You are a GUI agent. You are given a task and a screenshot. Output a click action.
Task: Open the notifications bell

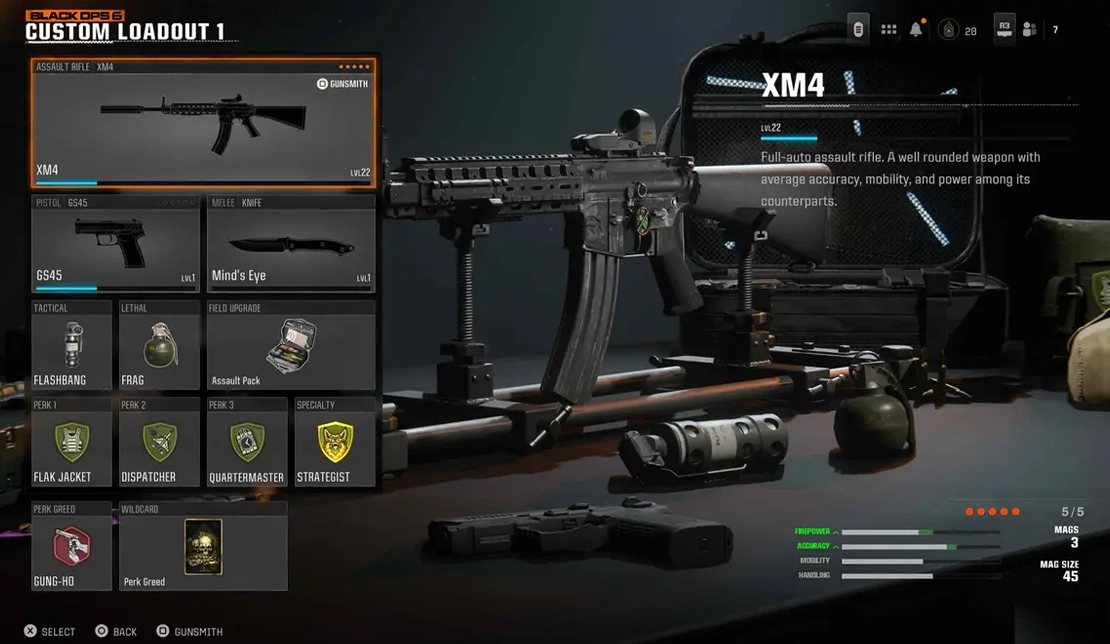[x=916, y=30]
